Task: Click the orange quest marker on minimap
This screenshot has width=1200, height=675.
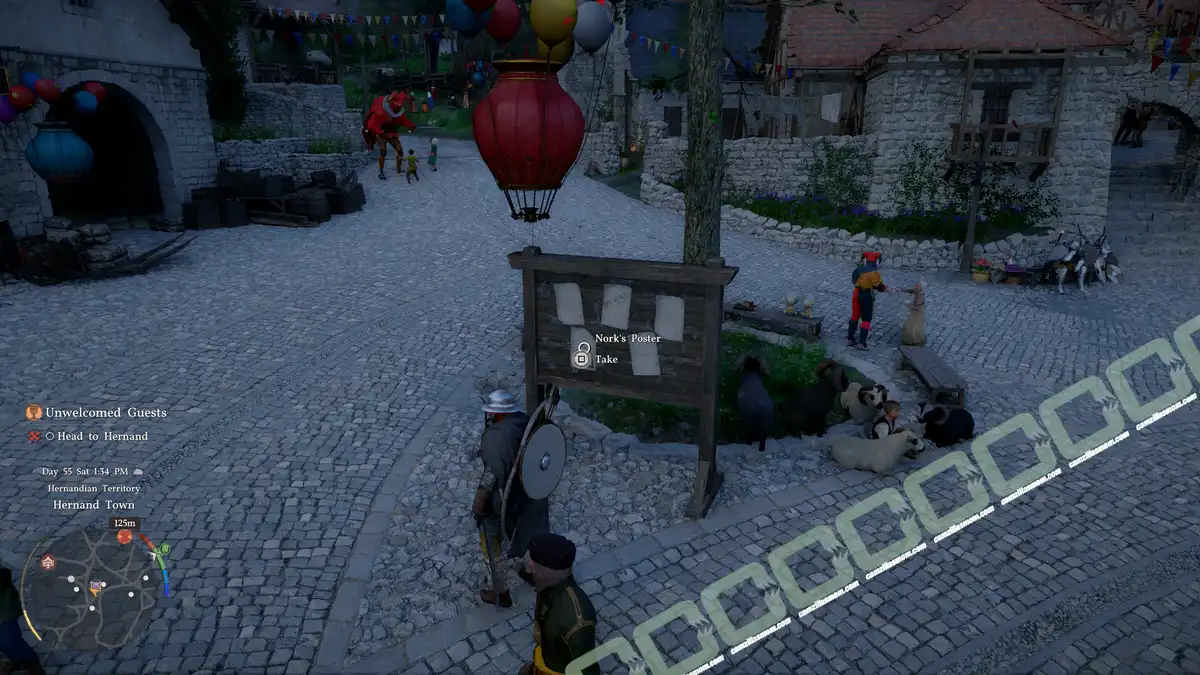Action: pyautogui.click(x=125, y=537)
